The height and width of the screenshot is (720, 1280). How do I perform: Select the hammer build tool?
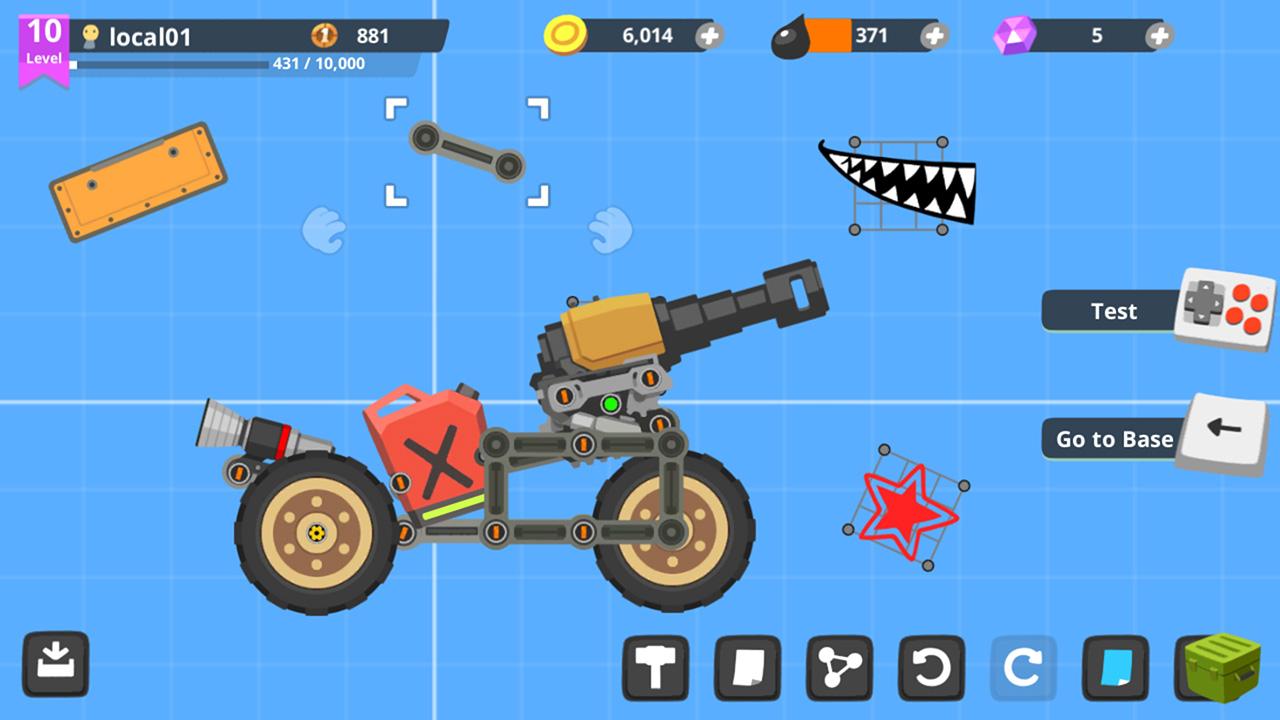[656, 666]
